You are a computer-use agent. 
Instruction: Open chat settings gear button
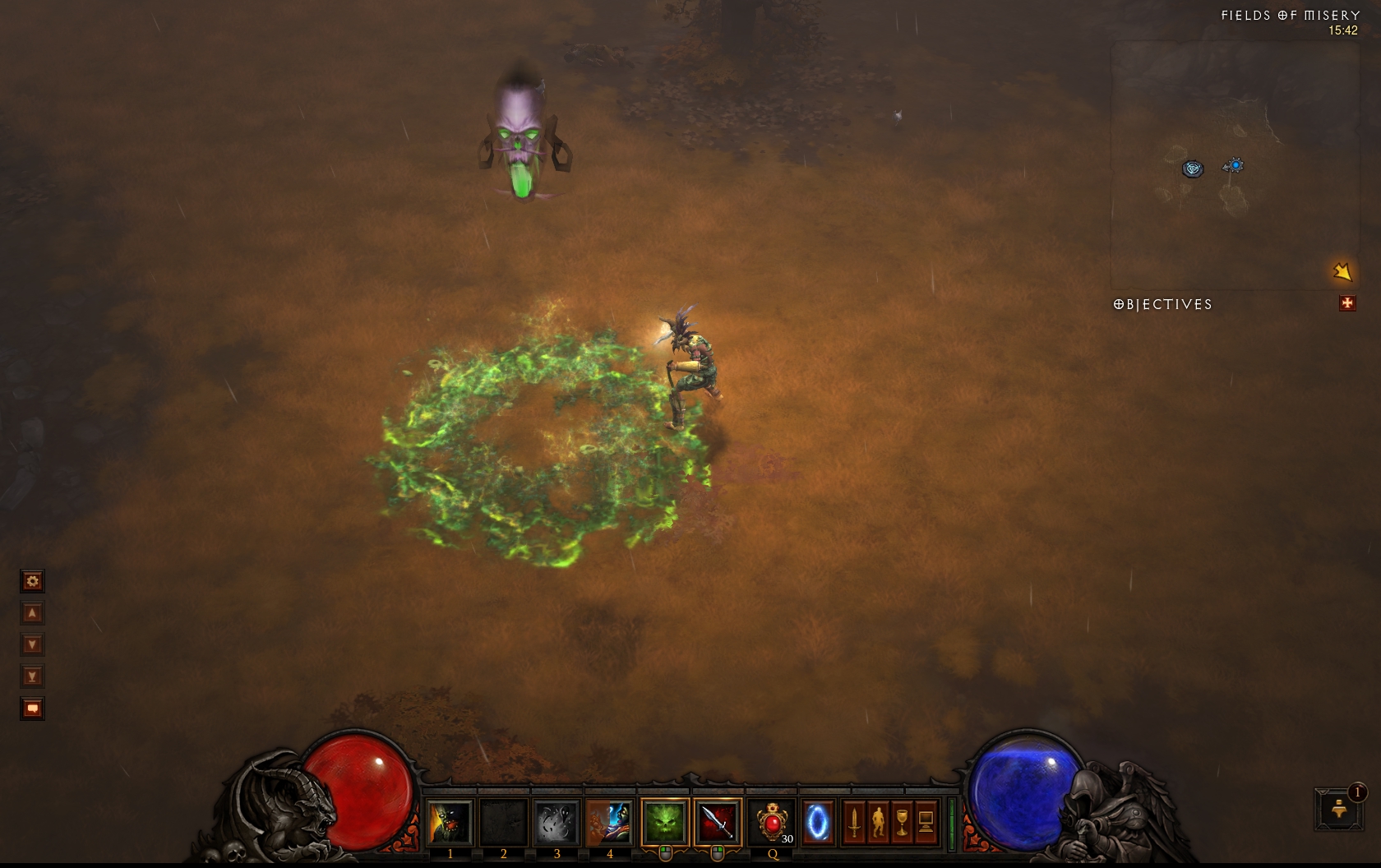[32, 582]
